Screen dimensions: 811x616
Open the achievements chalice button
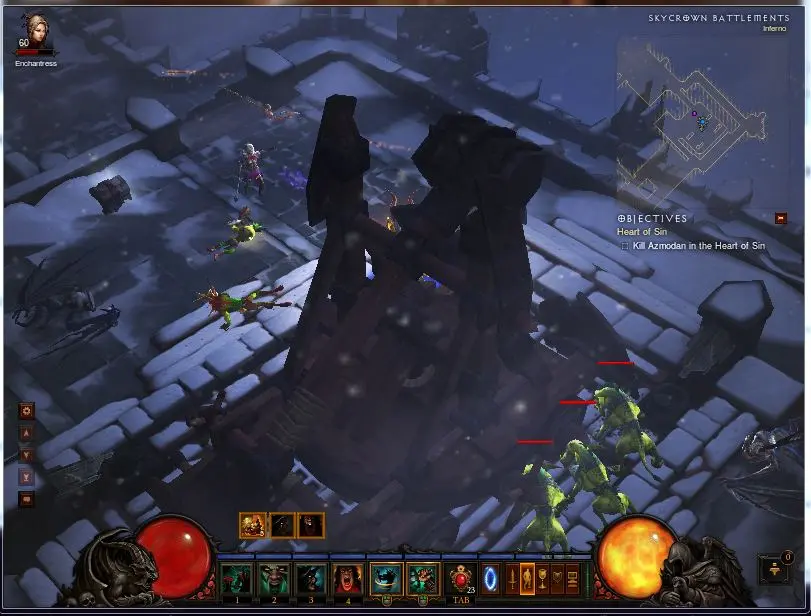(x=543, y=579)
